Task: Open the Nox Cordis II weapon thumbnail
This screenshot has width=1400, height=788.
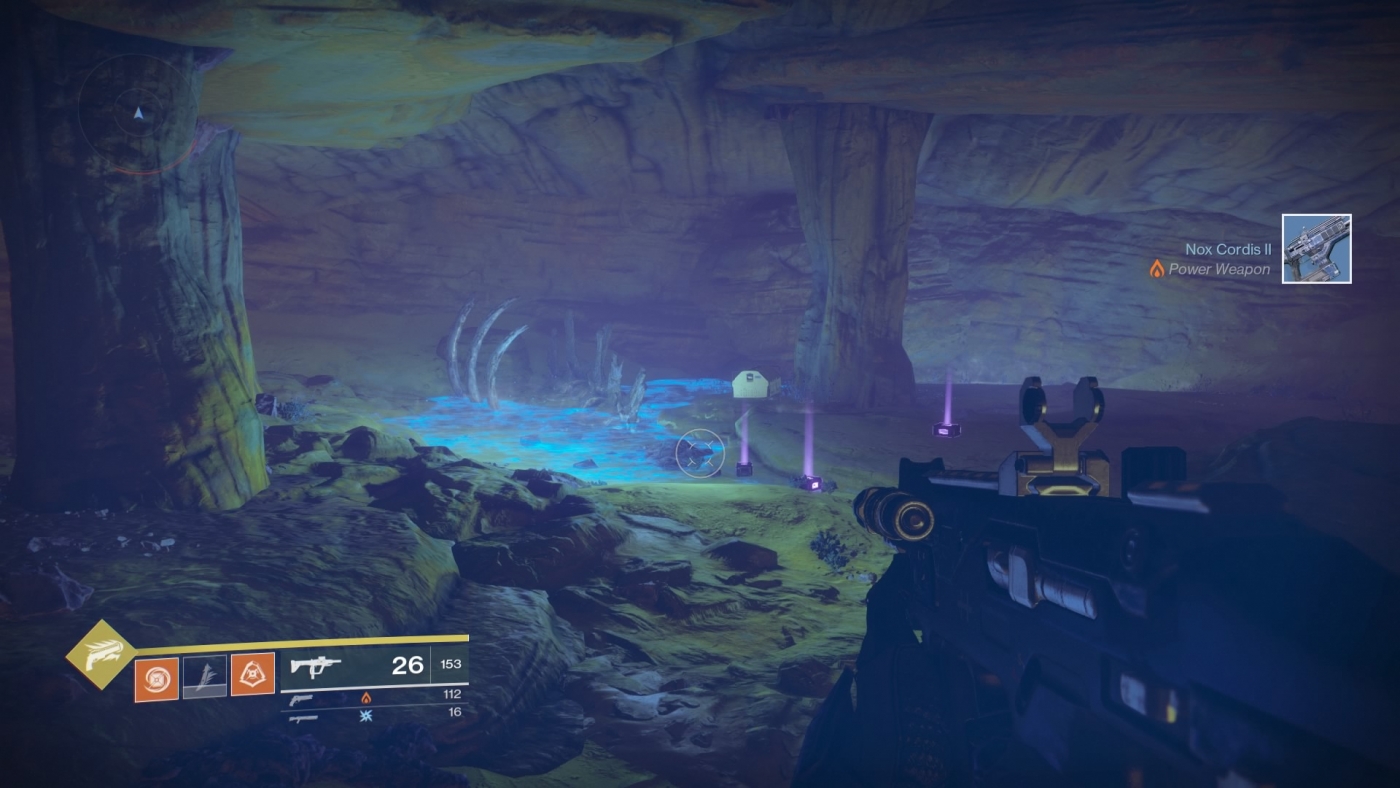Action: [1316, 247]
